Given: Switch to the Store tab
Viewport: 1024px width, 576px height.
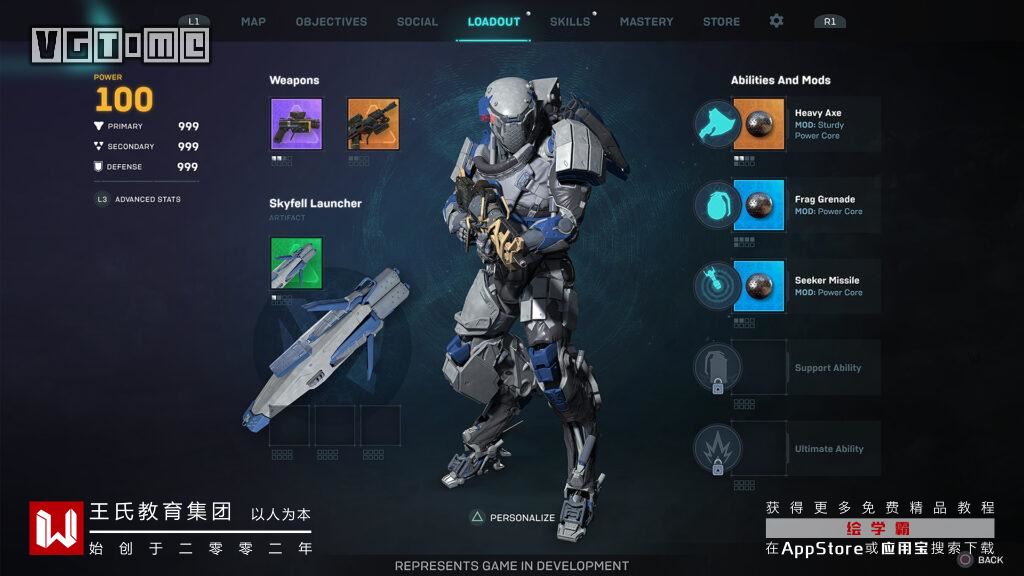Looking at the screenshot, I should click(x=721, y=22).
